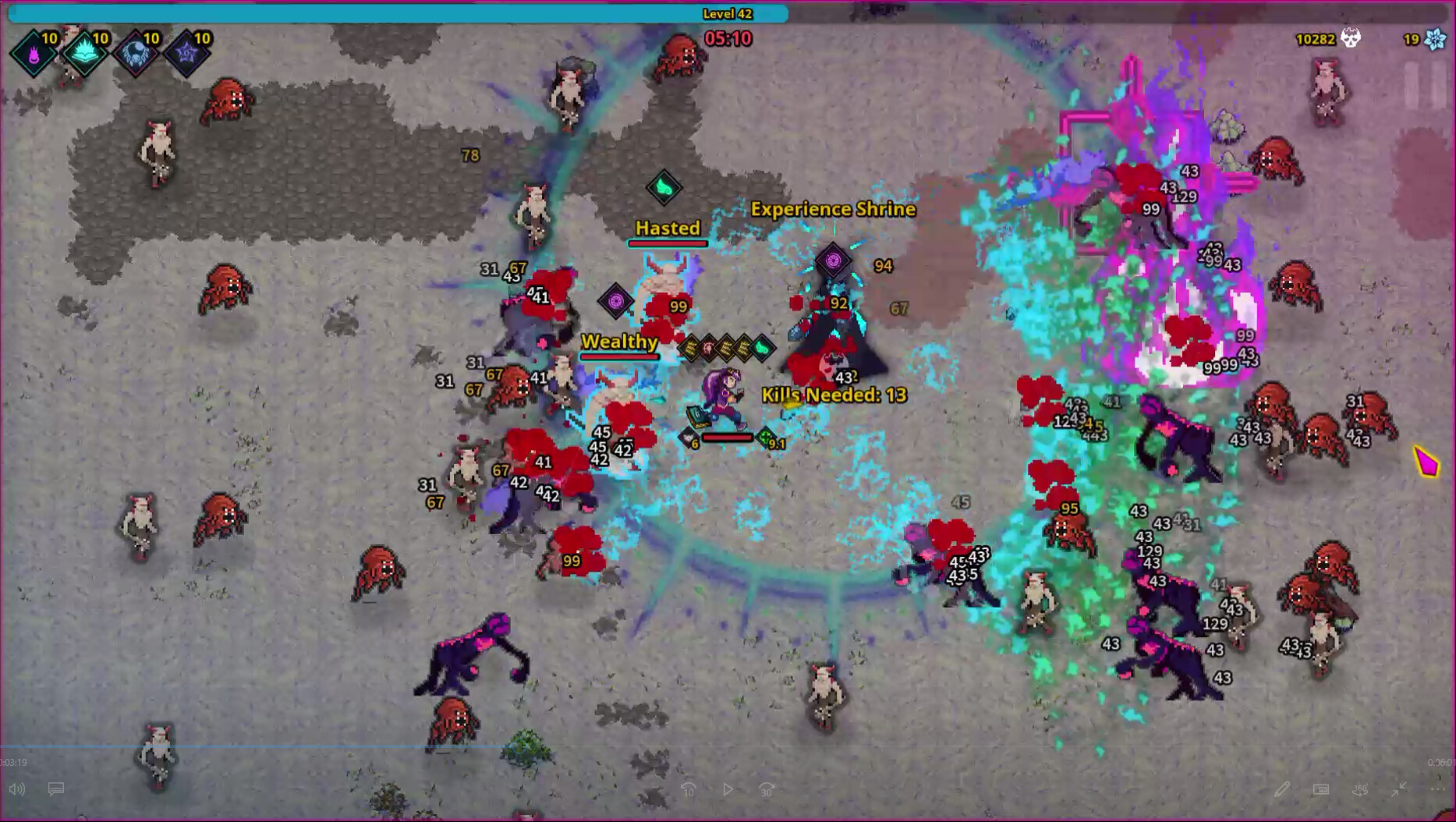Click the 05:10 countdown timer
Image resolution: width=1456 pixels, height=822 pixels.
point(727,39)
